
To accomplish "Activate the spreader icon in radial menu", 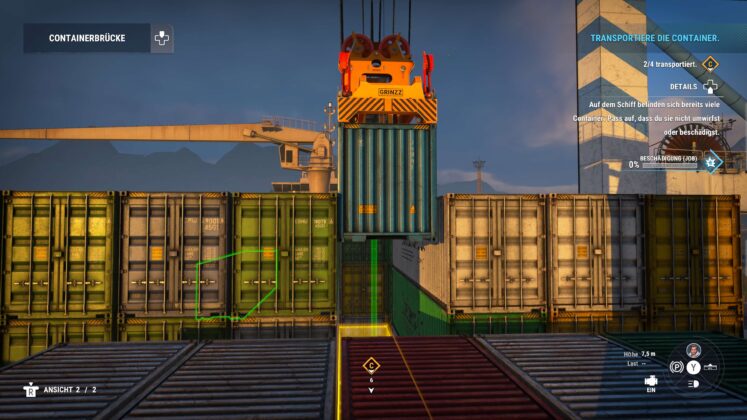I will point(711,367).
